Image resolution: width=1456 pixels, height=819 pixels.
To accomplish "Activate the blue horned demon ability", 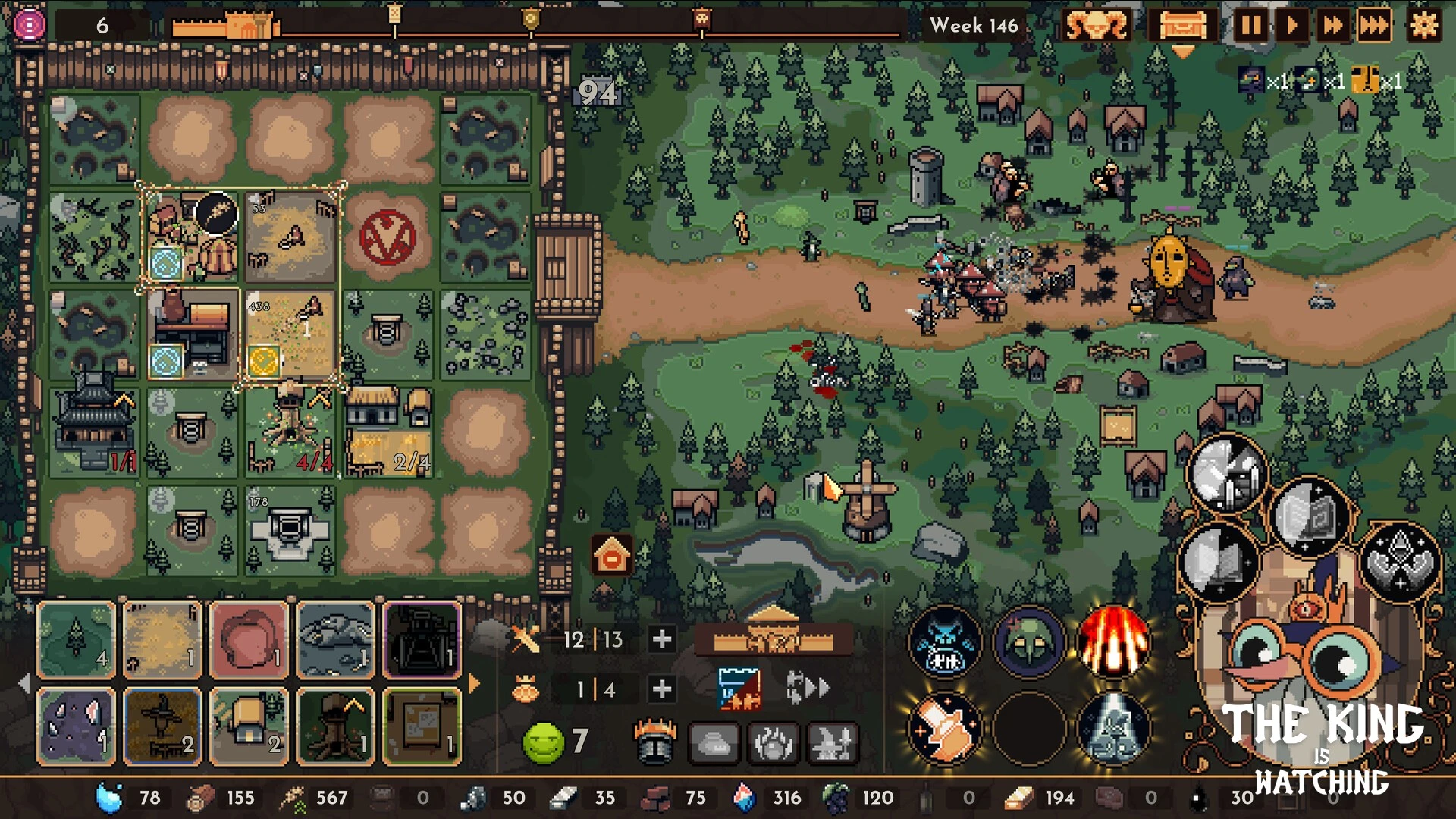I will click(945, 642).
